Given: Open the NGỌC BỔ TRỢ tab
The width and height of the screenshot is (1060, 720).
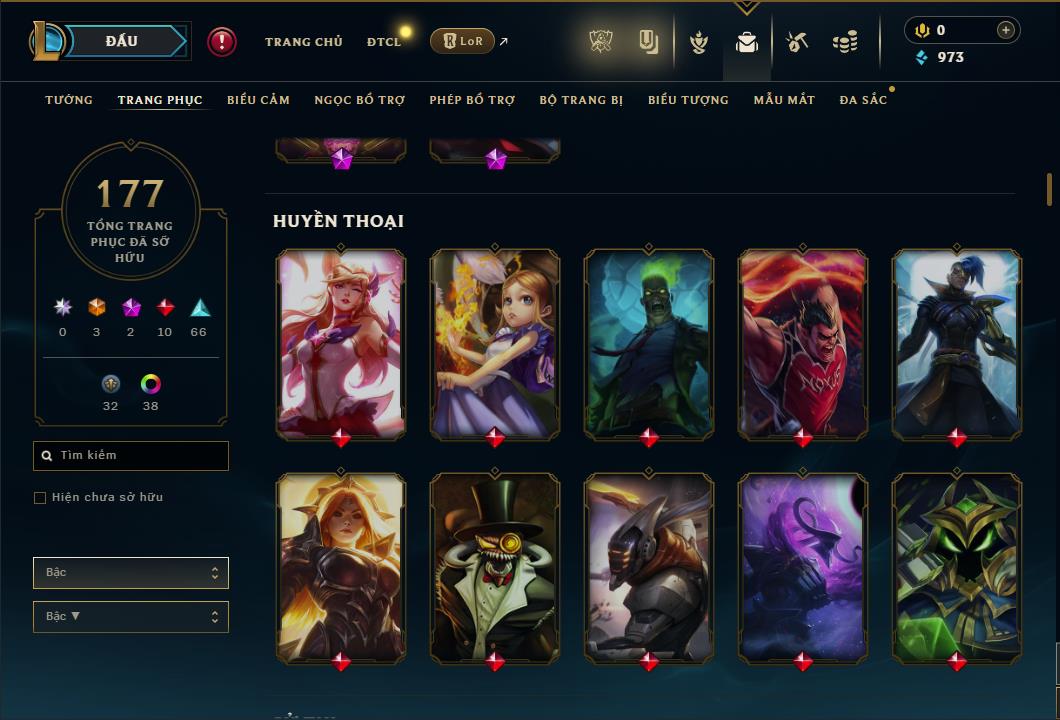Looking at the screenshot, I should [x=359, y=100].
